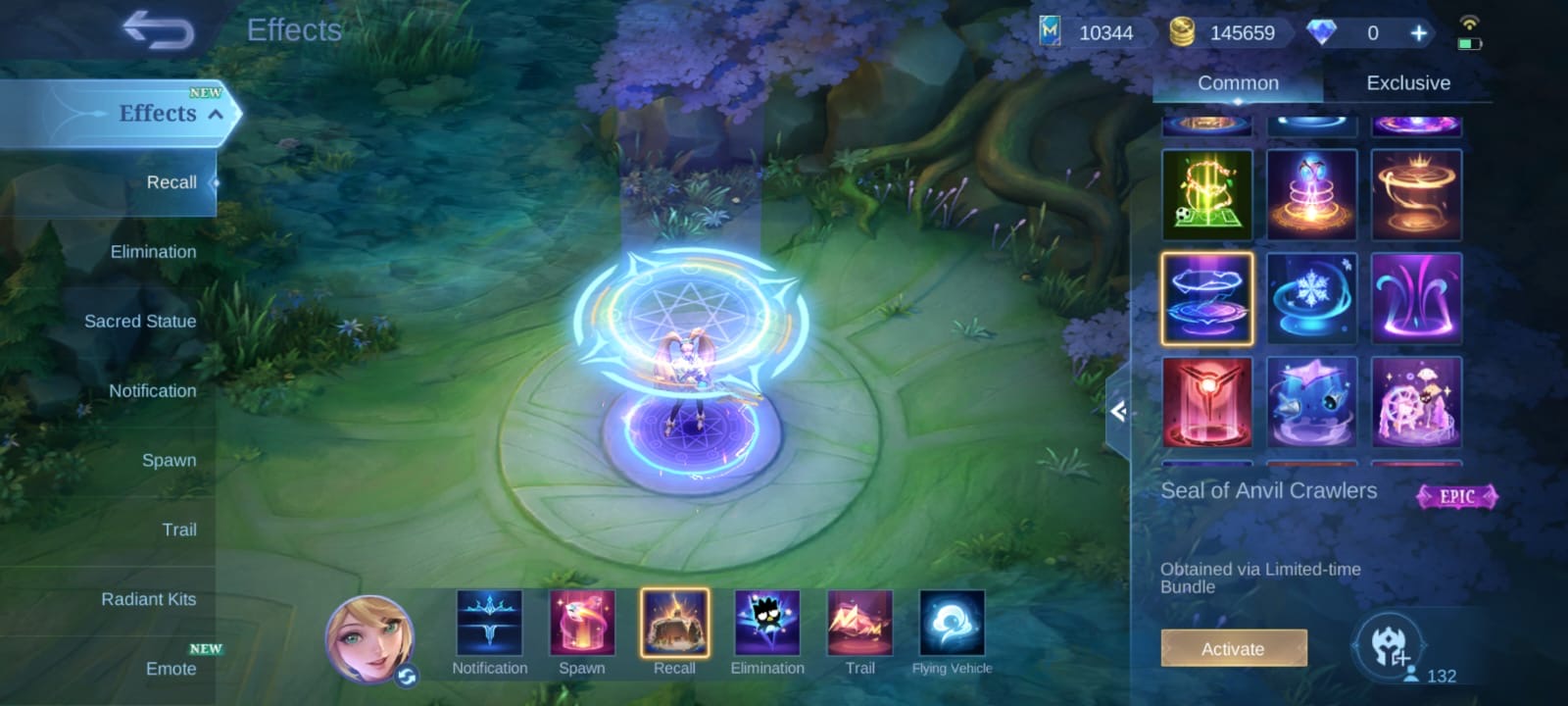Select the Flying Vehicle slot in bottom bar
The height and width of the screenshot is (706, 1568).
click(952, 624)
